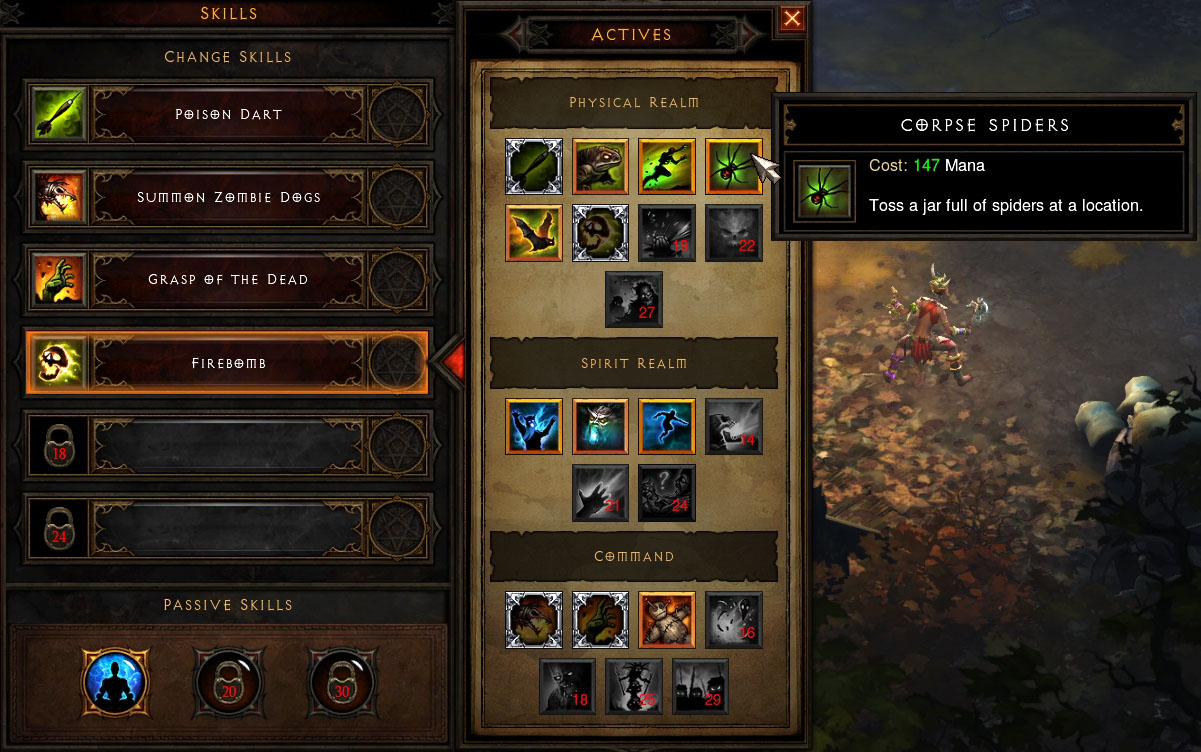Screen dimensions: 1201x752
Task: Select the highlighted Firebomb skill slot
Action: pos(229,363)
